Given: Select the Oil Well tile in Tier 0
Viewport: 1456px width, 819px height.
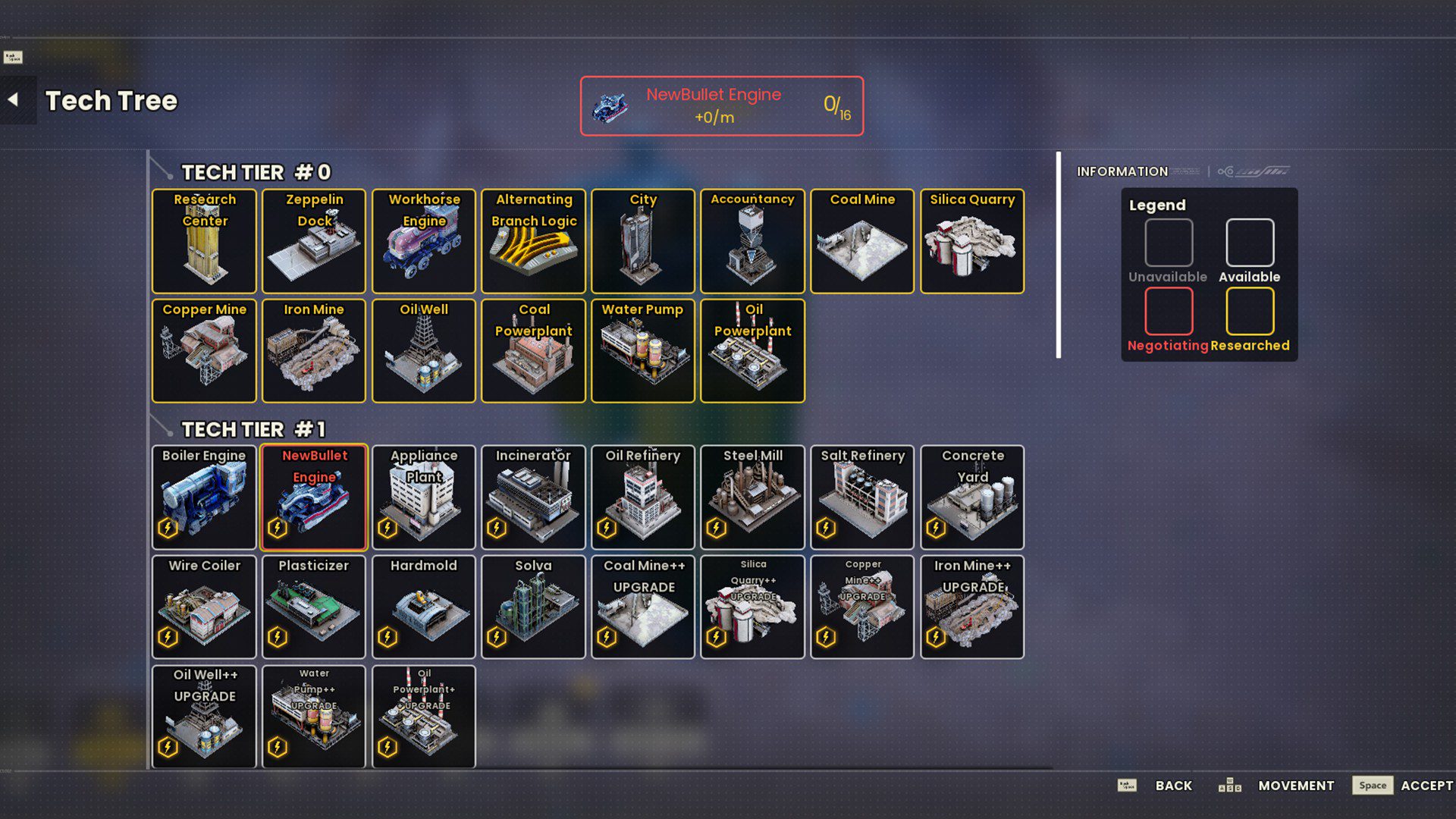Looking at the screenshot, I should pyautogui.click(x=424, y=350).
